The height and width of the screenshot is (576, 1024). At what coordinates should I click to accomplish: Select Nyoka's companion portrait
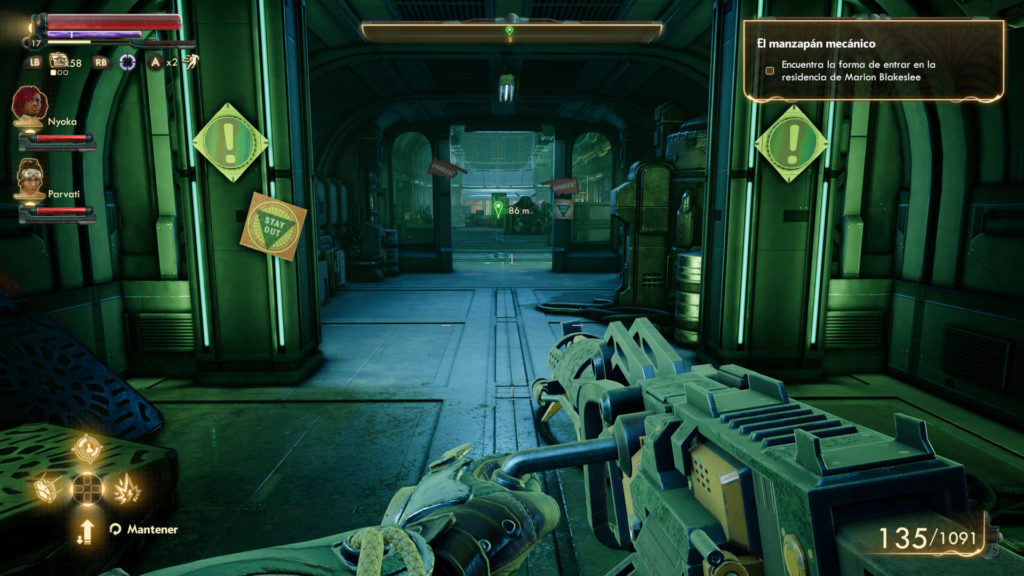tap(28, 103)
